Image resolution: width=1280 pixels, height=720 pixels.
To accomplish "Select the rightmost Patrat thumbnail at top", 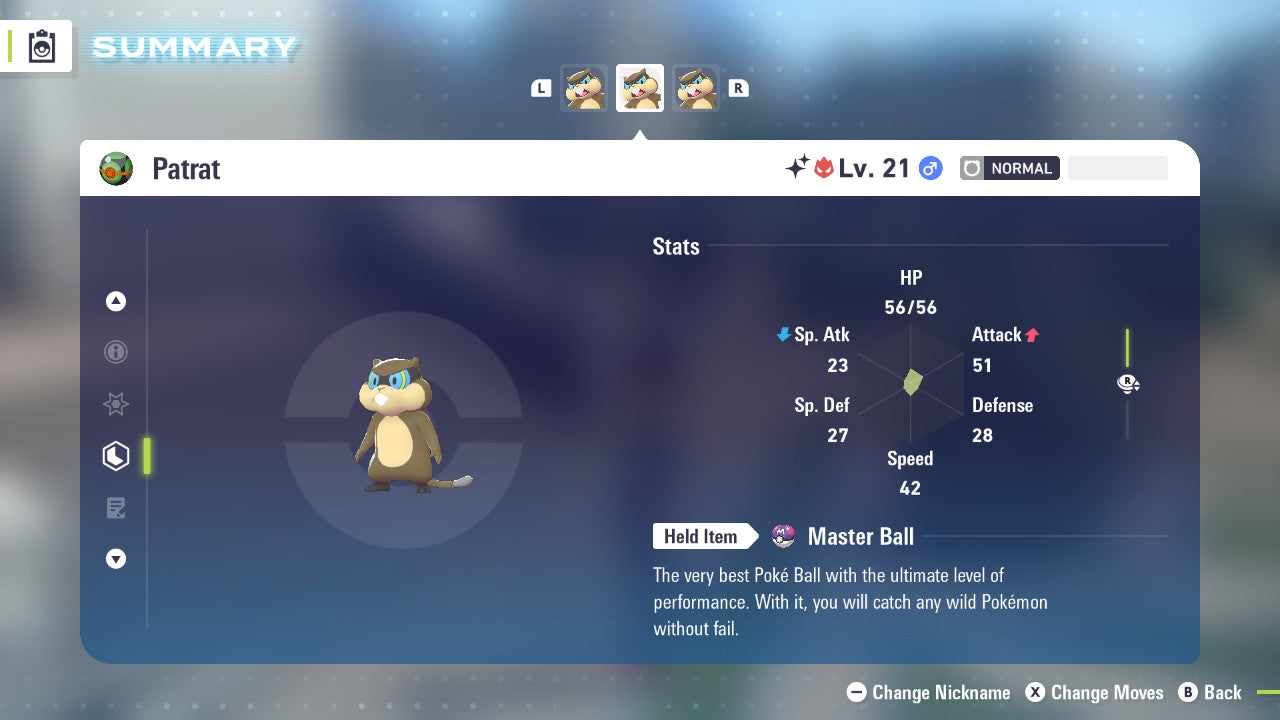I will coord(695,88).
